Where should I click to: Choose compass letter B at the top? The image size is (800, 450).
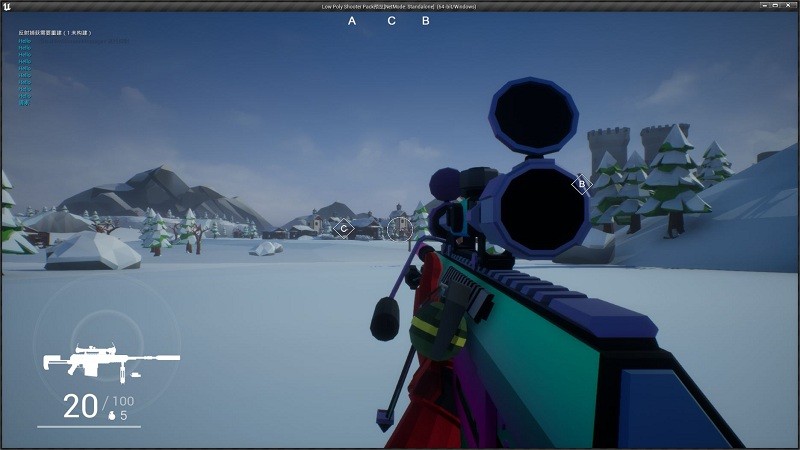(x=426, y=20)
